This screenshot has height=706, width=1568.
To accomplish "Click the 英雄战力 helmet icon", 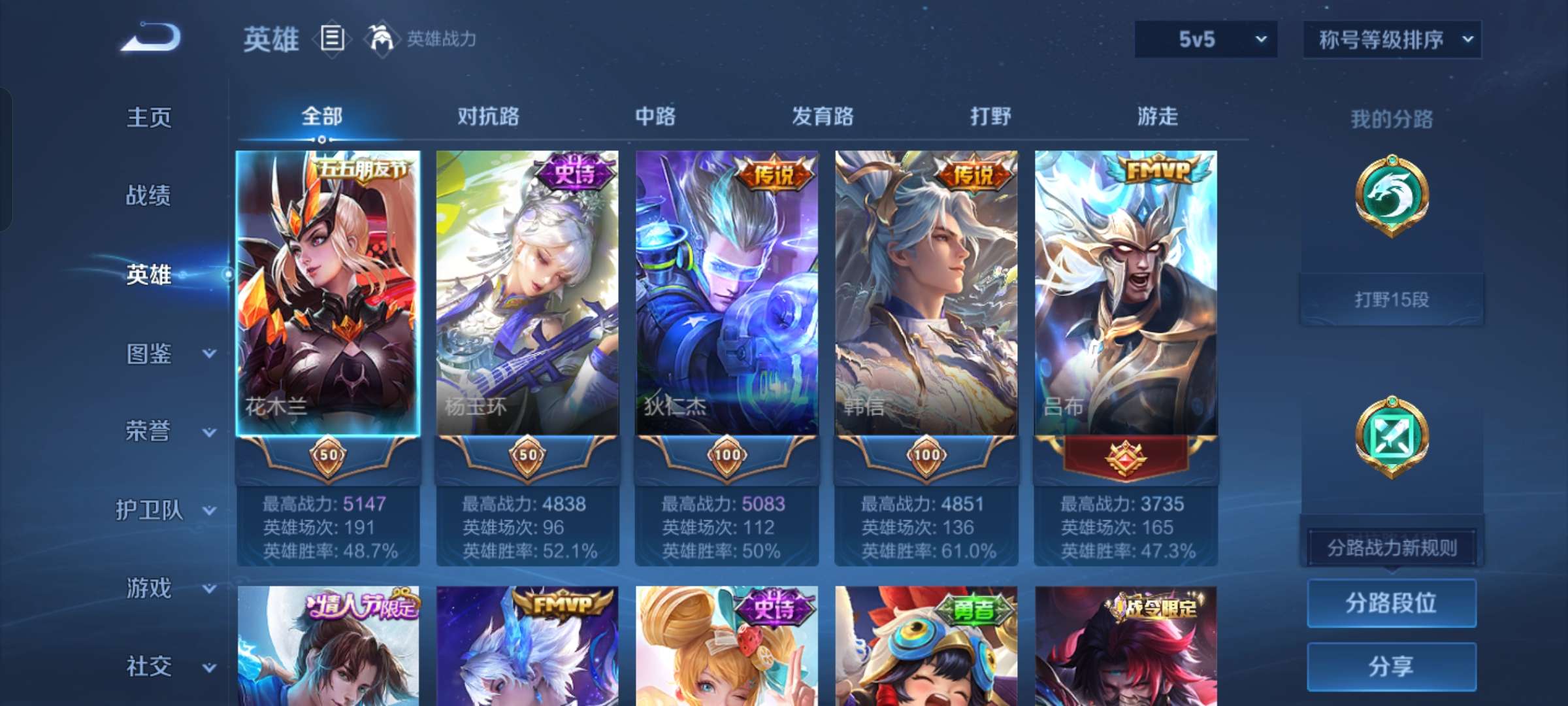I will [x=378, y=37].
